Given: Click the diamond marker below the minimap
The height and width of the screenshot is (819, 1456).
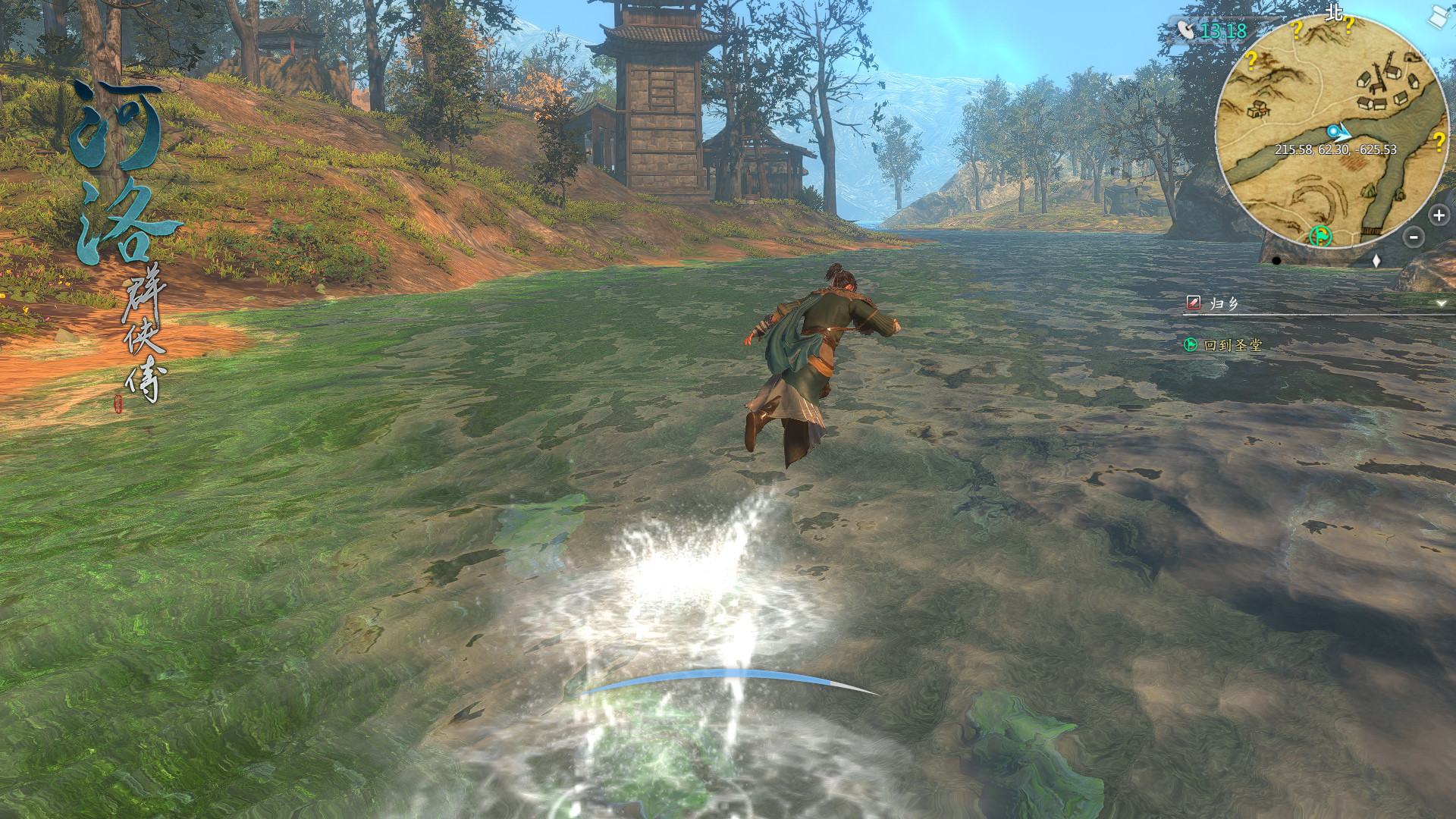Looking at the screenshot, I should [x=1376, y=260].
